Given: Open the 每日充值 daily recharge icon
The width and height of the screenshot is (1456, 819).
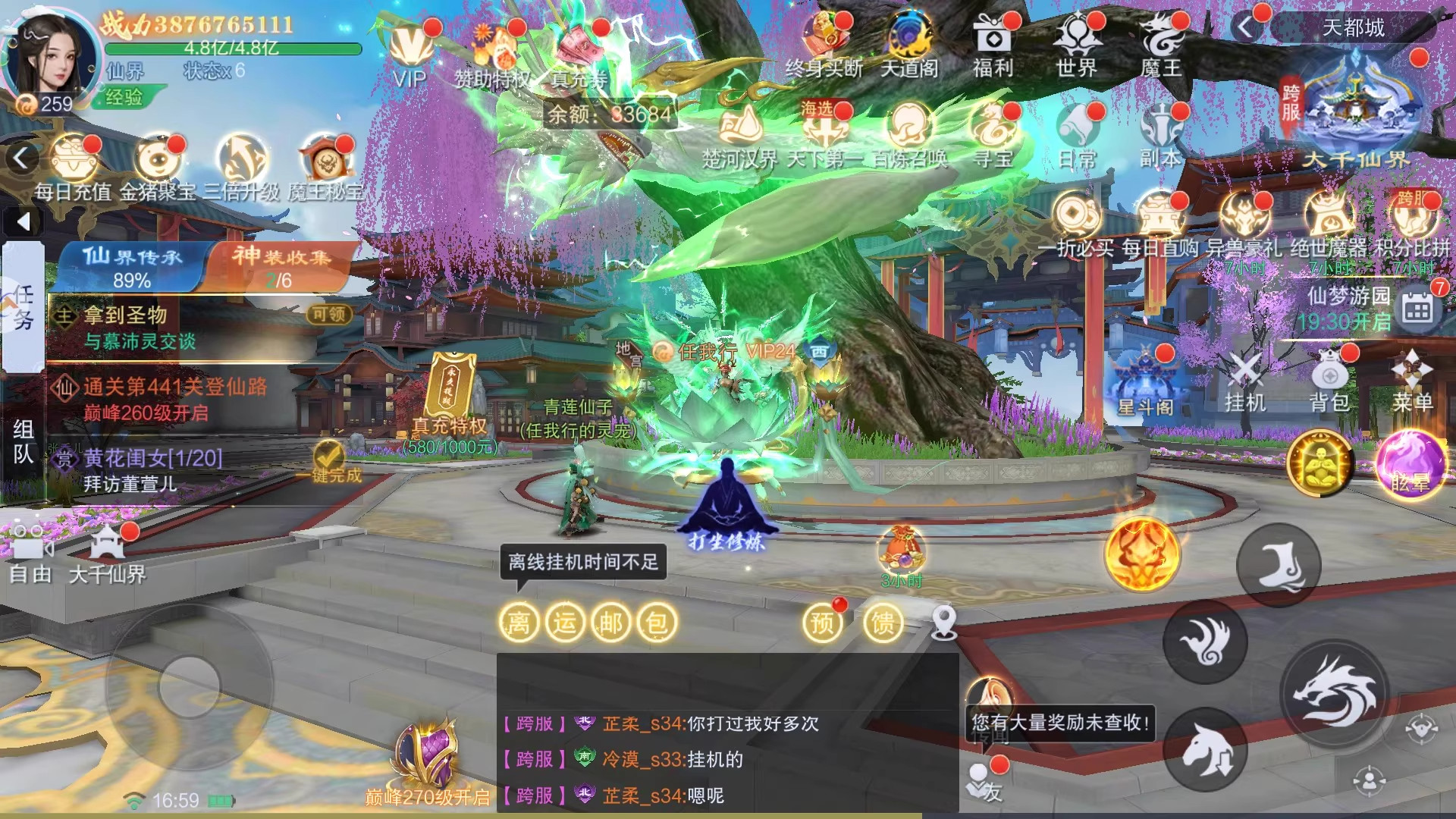Looking at the screenshot, I should (x=74, y=167).
